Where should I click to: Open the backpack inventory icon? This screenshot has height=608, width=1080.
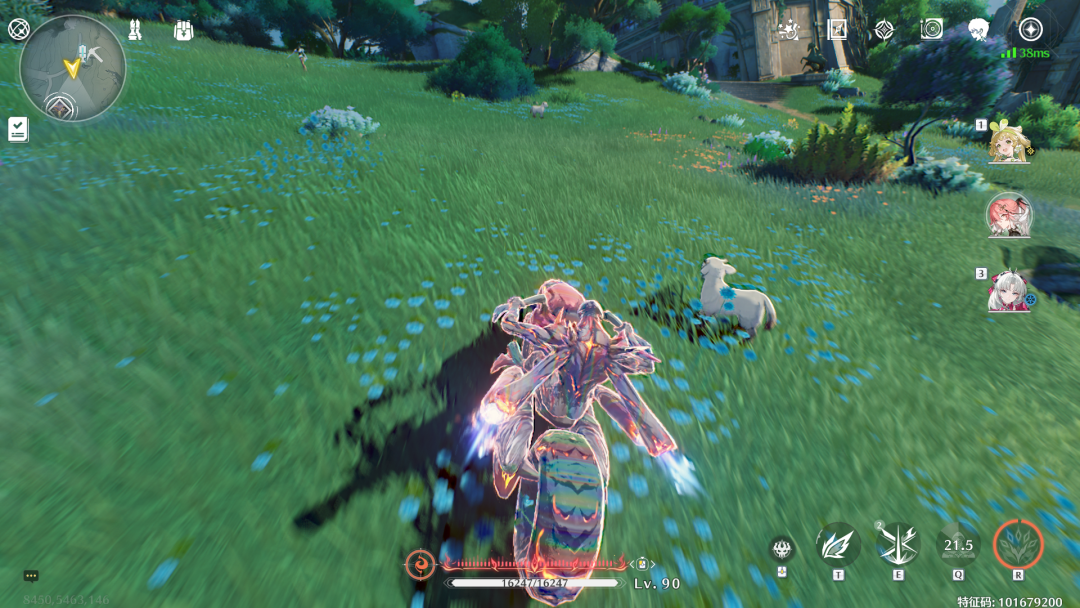coord(183,30)
